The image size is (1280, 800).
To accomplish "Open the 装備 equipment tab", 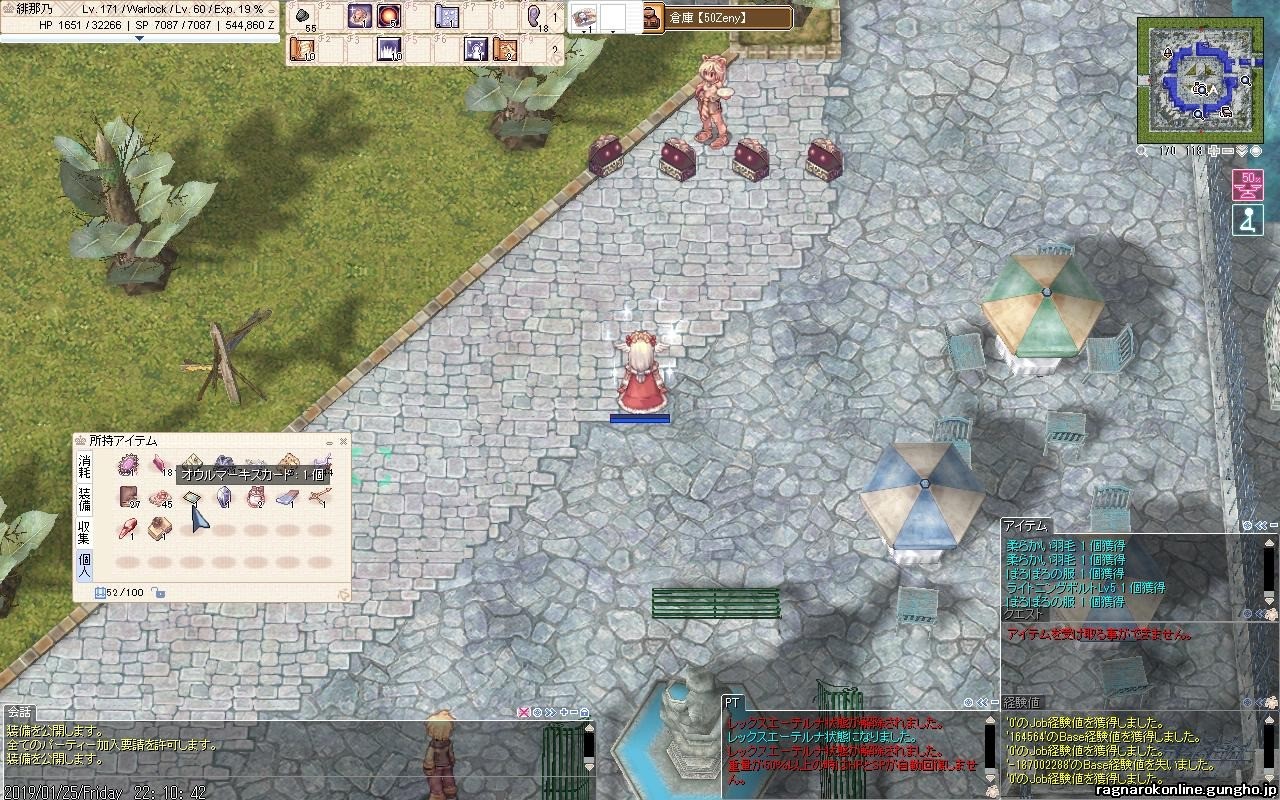I will point(85,498).
